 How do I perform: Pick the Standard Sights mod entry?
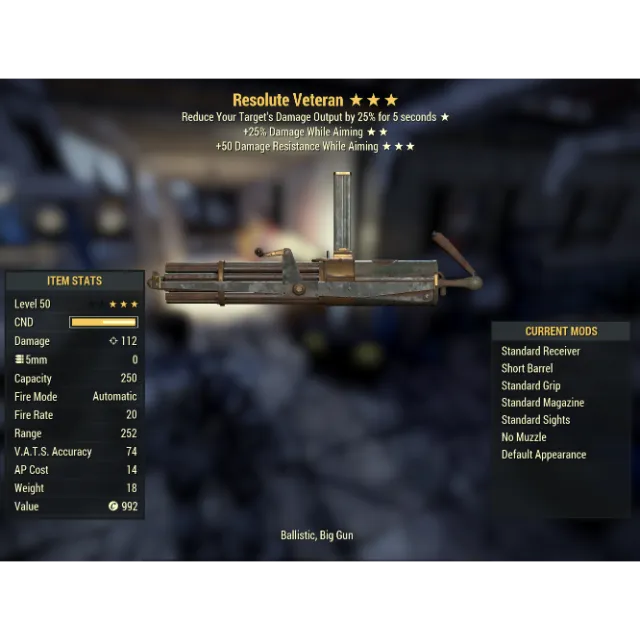tap(535, 420)
